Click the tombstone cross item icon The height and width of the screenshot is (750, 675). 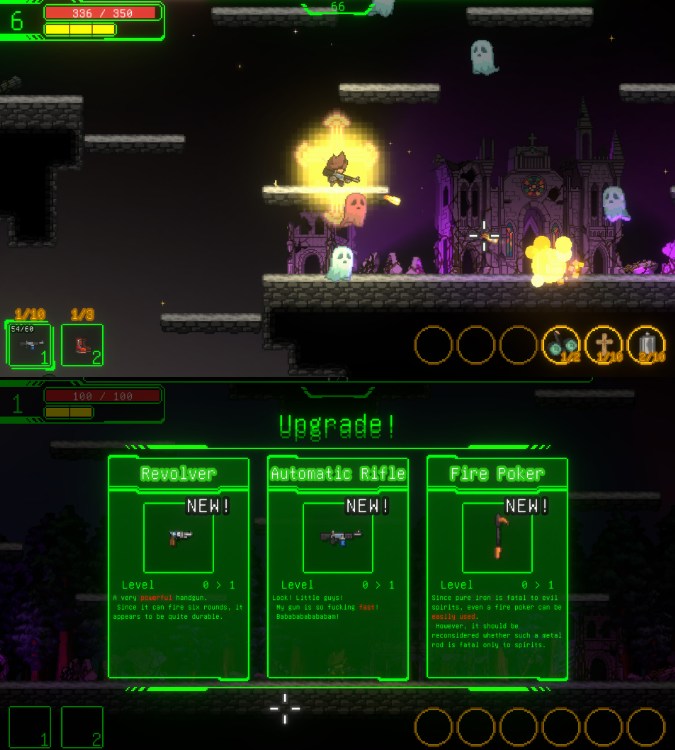(x=604, y=345)
